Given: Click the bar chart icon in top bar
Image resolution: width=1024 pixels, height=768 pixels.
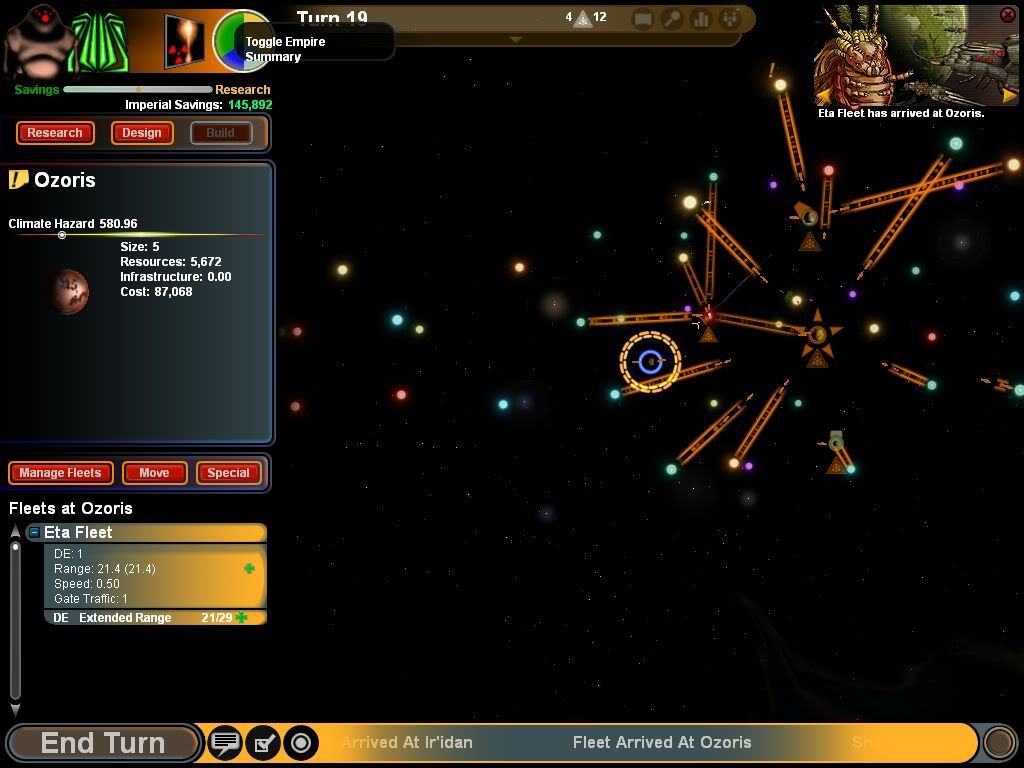Looking at the screenshot, I should coord(701,19).
